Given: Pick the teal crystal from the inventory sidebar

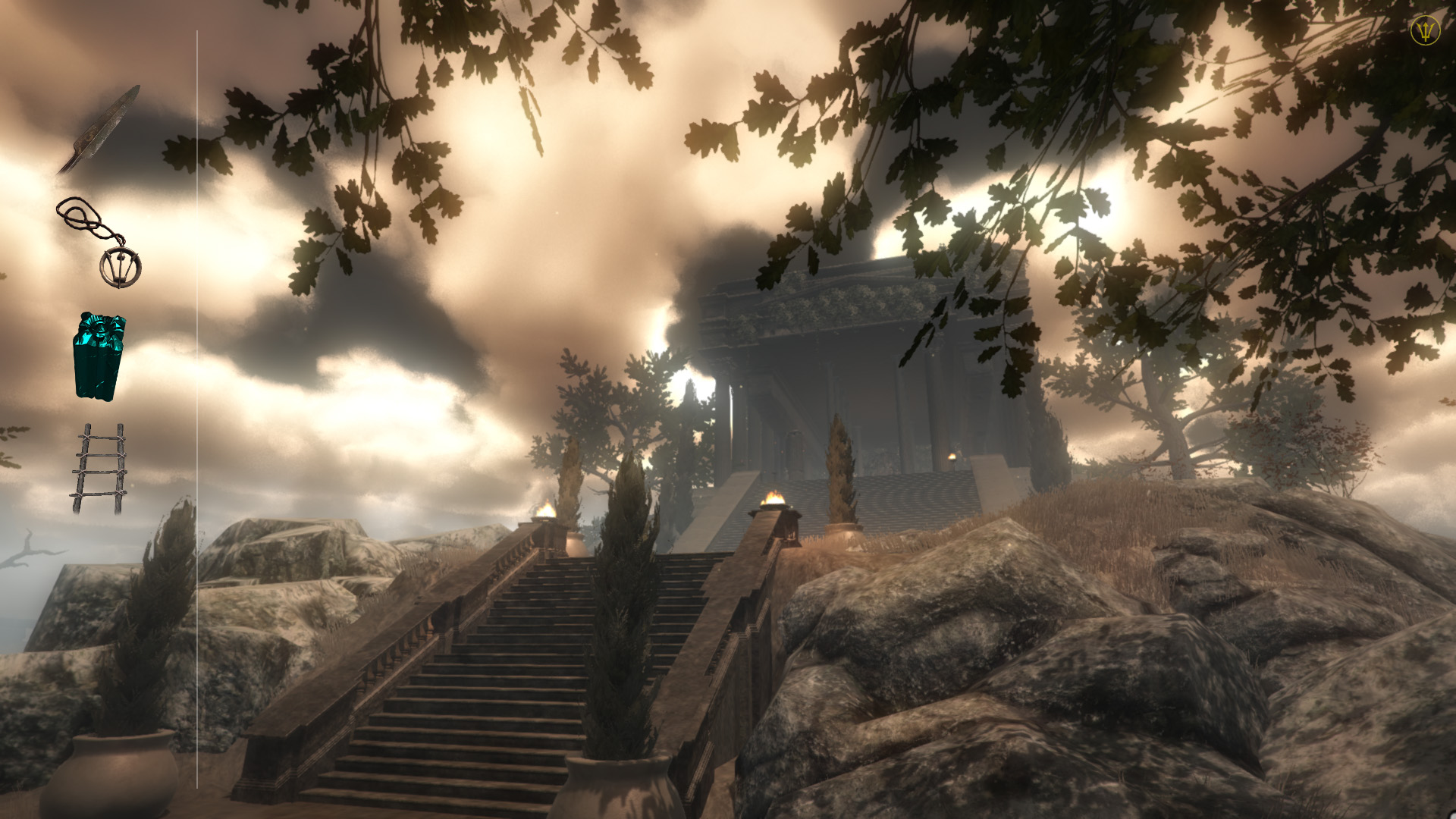Looking at the screenshot, I should [99, 356].
